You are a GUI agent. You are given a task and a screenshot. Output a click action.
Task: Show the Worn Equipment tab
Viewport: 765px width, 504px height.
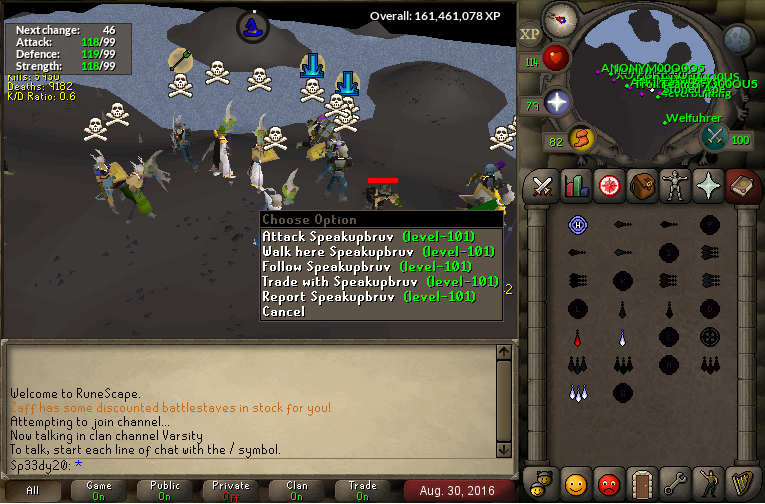click(x=674, y=185)
